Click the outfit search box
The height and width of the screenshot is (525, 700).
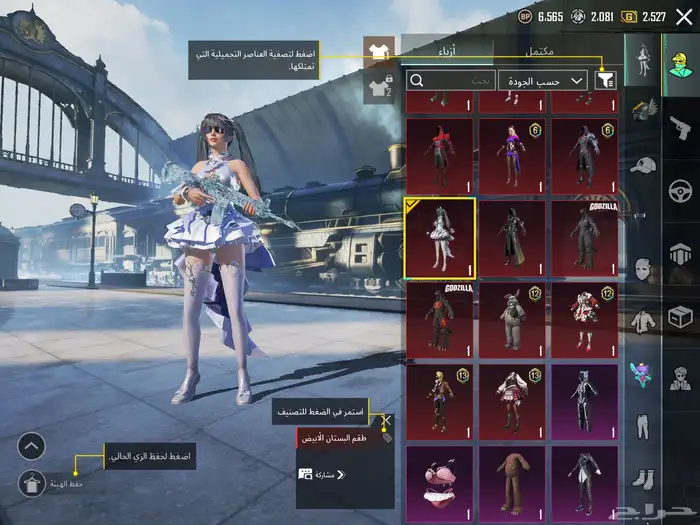451,80
